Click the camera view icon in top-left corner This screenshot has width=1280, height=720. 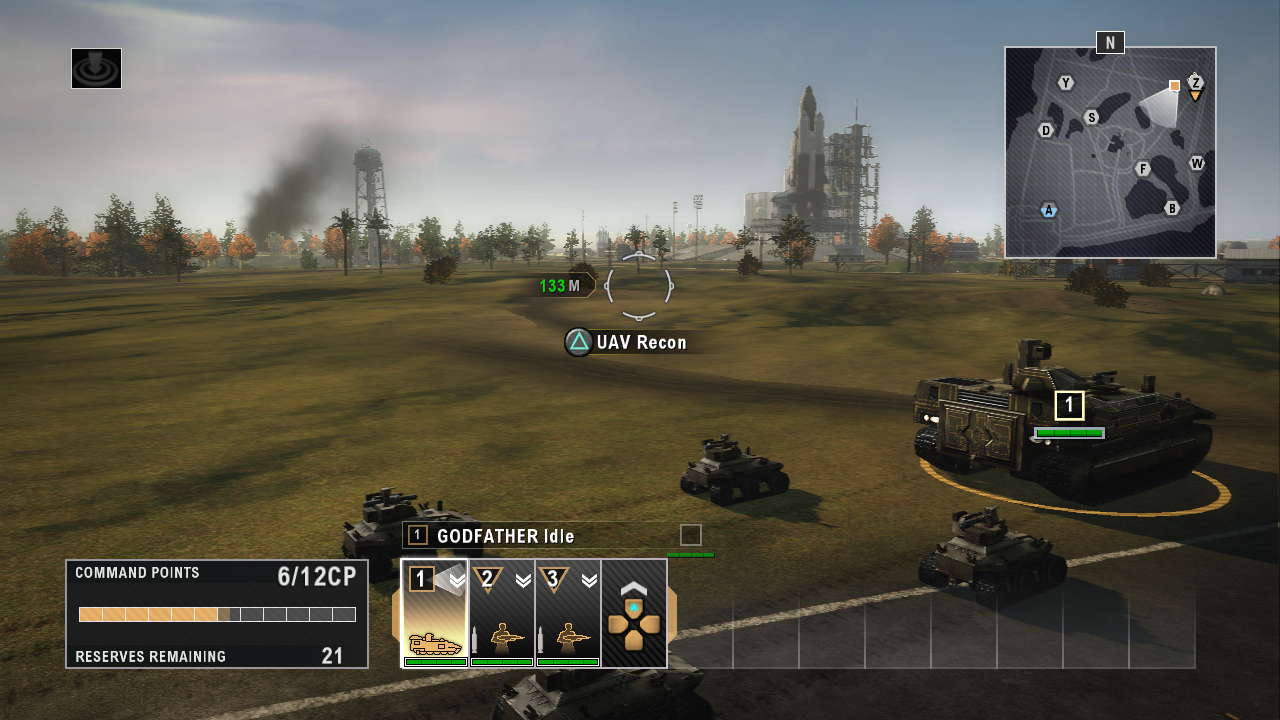(x=96, y=68)
